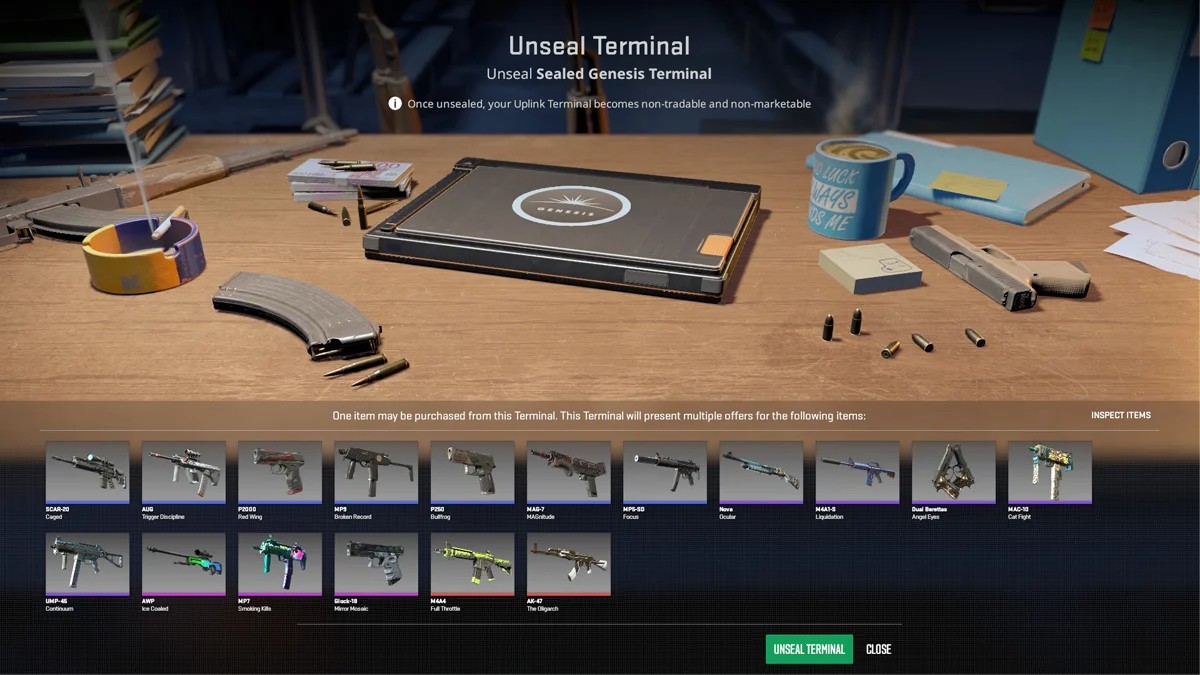Click the M4A4 Full Throttle skin
Image resolution: width=1200 pixels, height=675 pixels.
[x=472, y=564]
